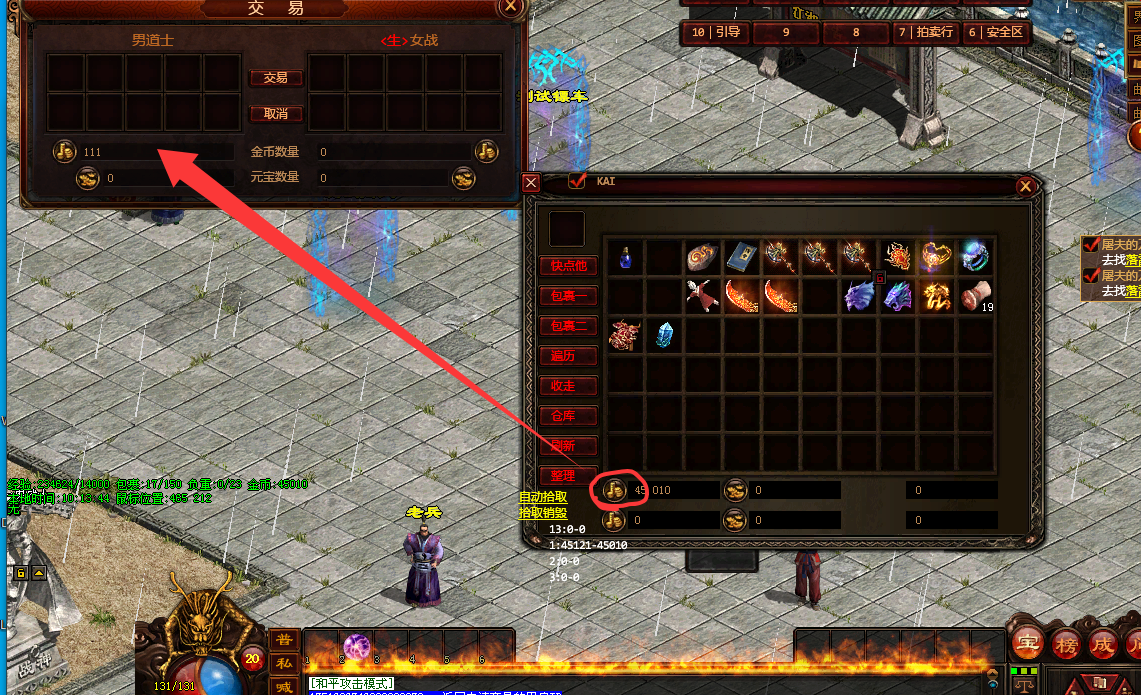Switch to bag page 包裹一

pyautogui.click(x=568, y=296)
